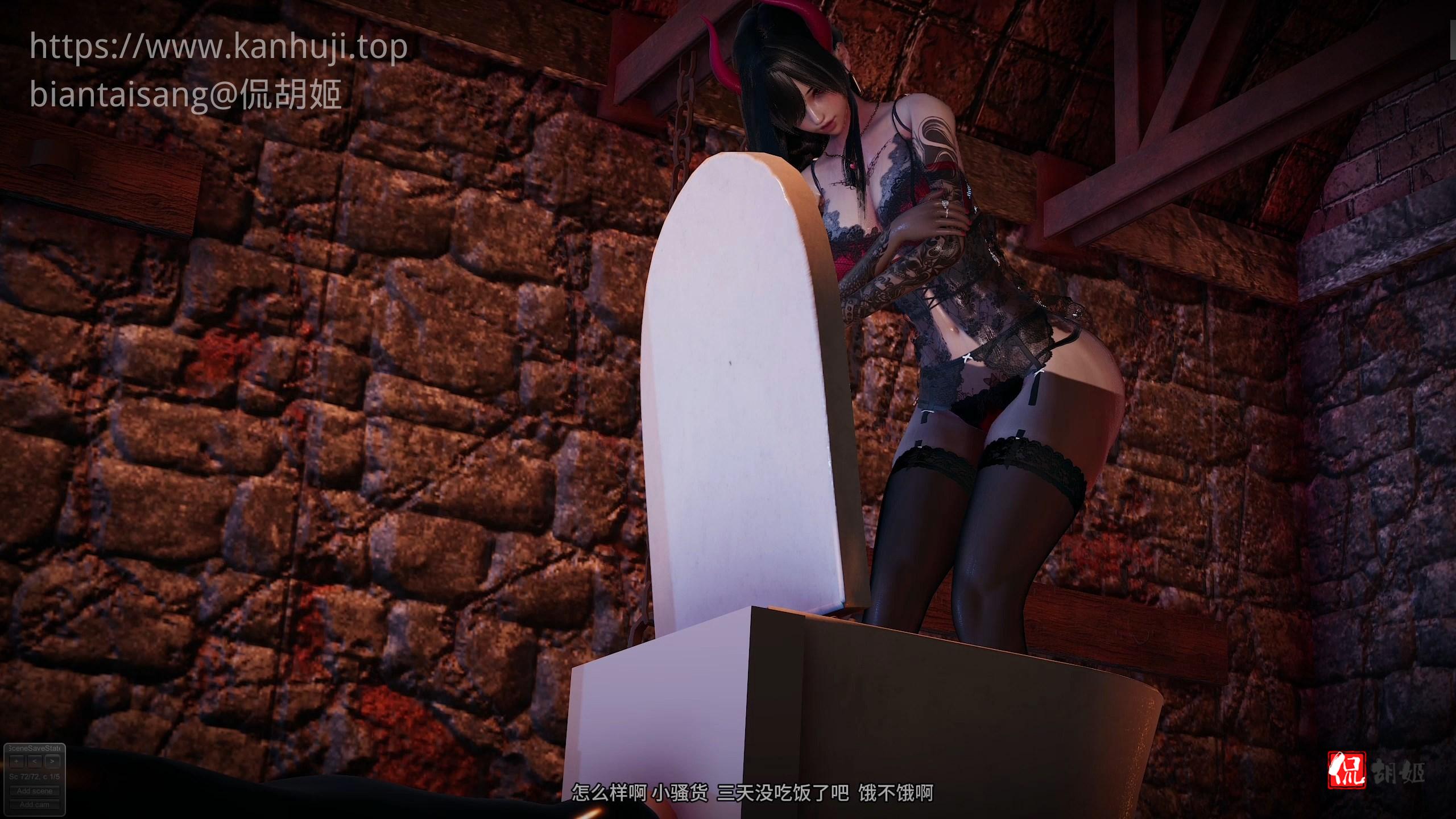
Task: Add a new camera via Add cam
Action: [34, 805]
